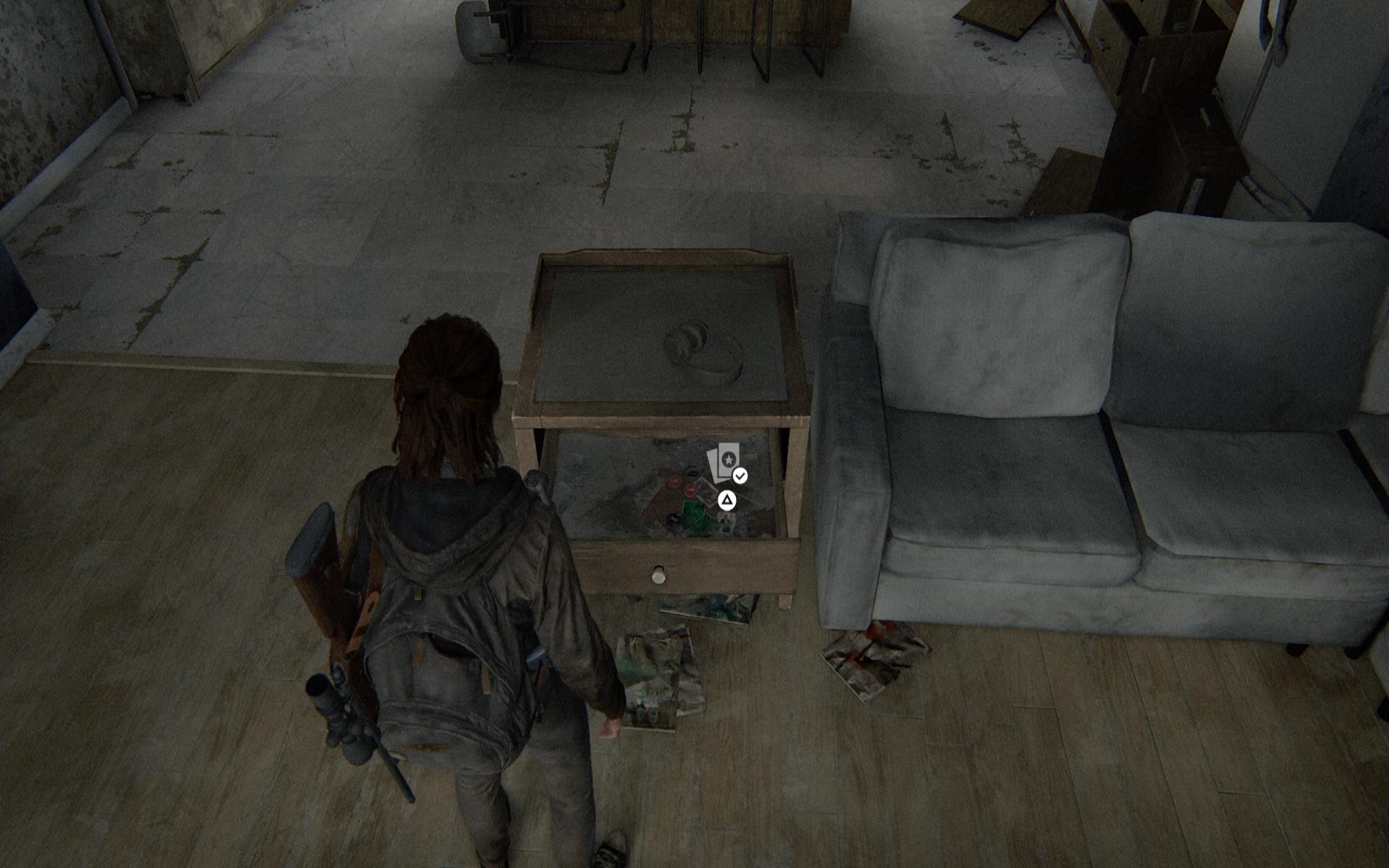Screen dimensions: 1389x868
Task: Select the trading card collectible icon
Action: click(724, 463)
